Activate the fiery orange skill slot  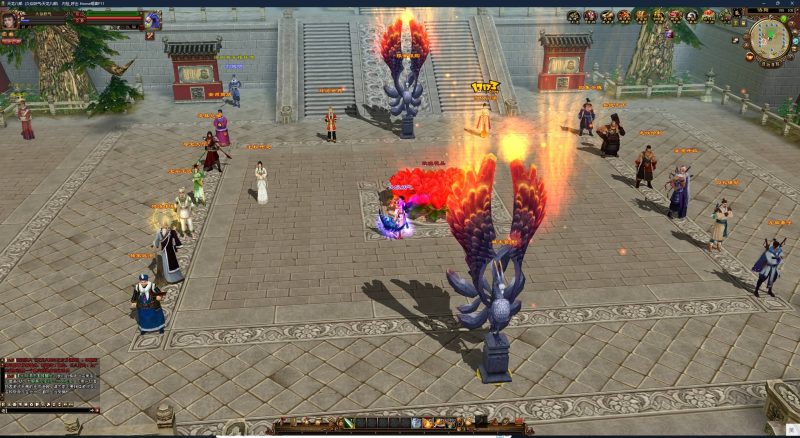[429, 424]
